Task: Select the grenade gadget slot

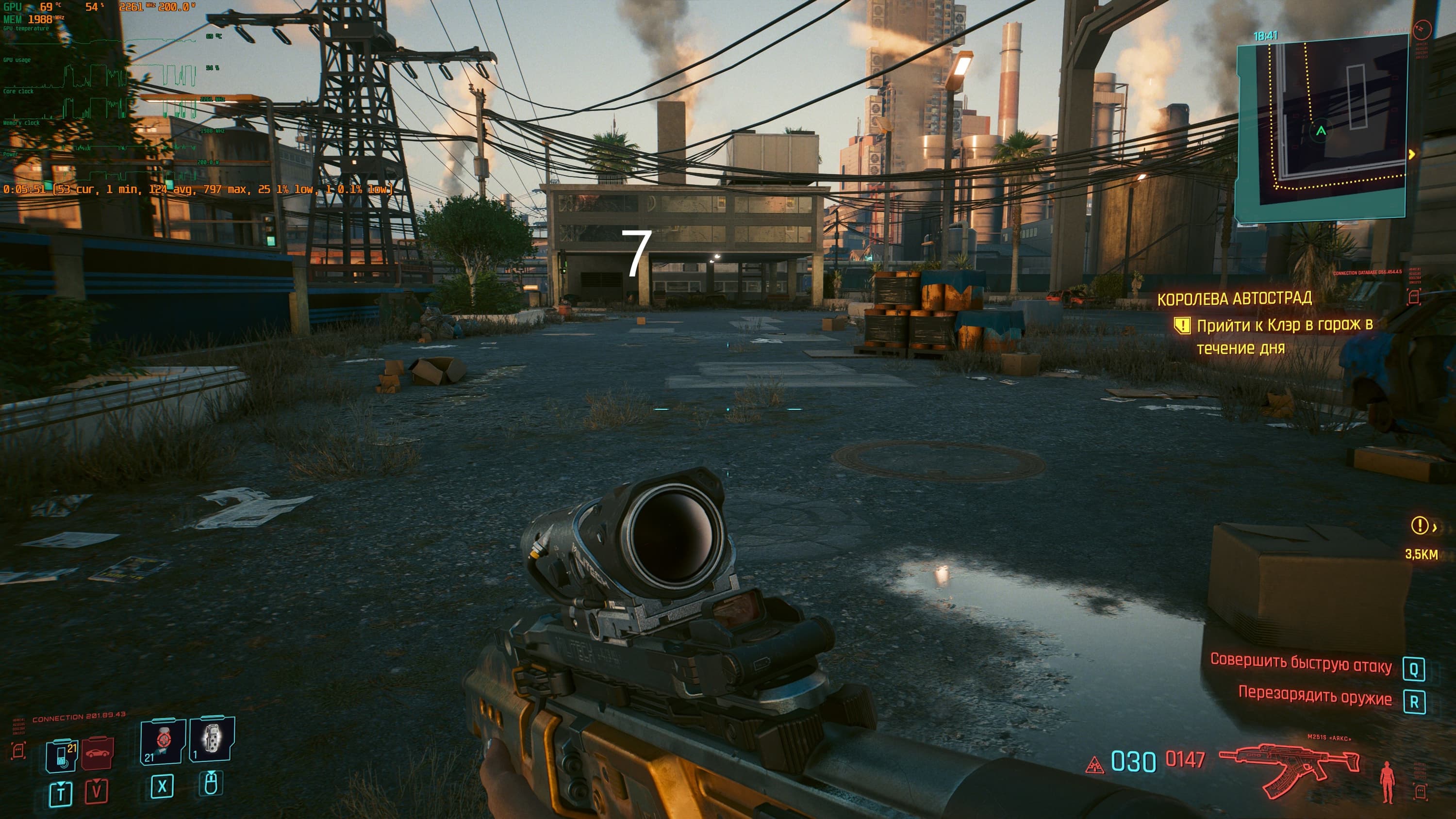Action: pos(212,739)
